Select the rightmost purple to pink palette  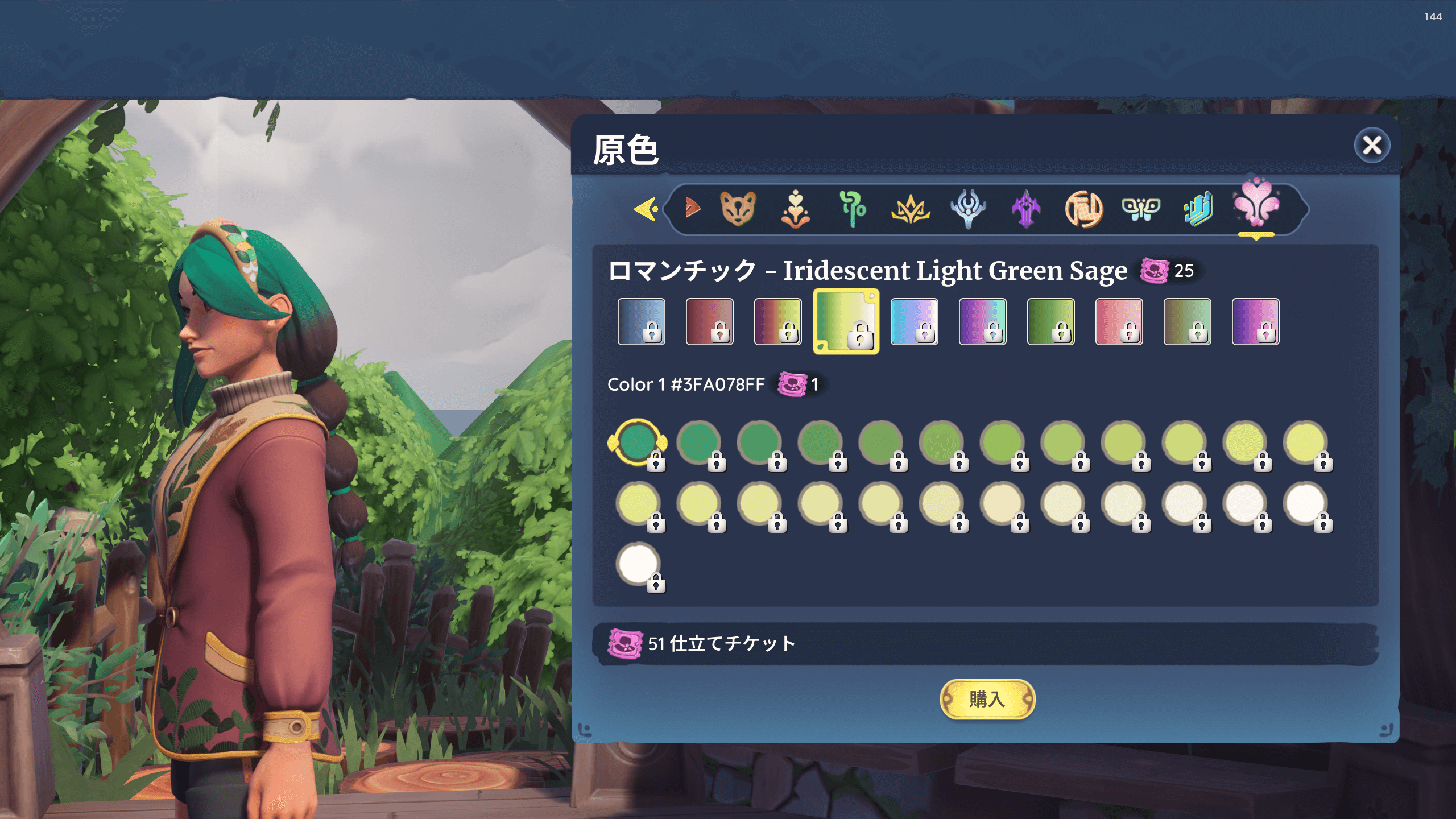(1255, 321)
